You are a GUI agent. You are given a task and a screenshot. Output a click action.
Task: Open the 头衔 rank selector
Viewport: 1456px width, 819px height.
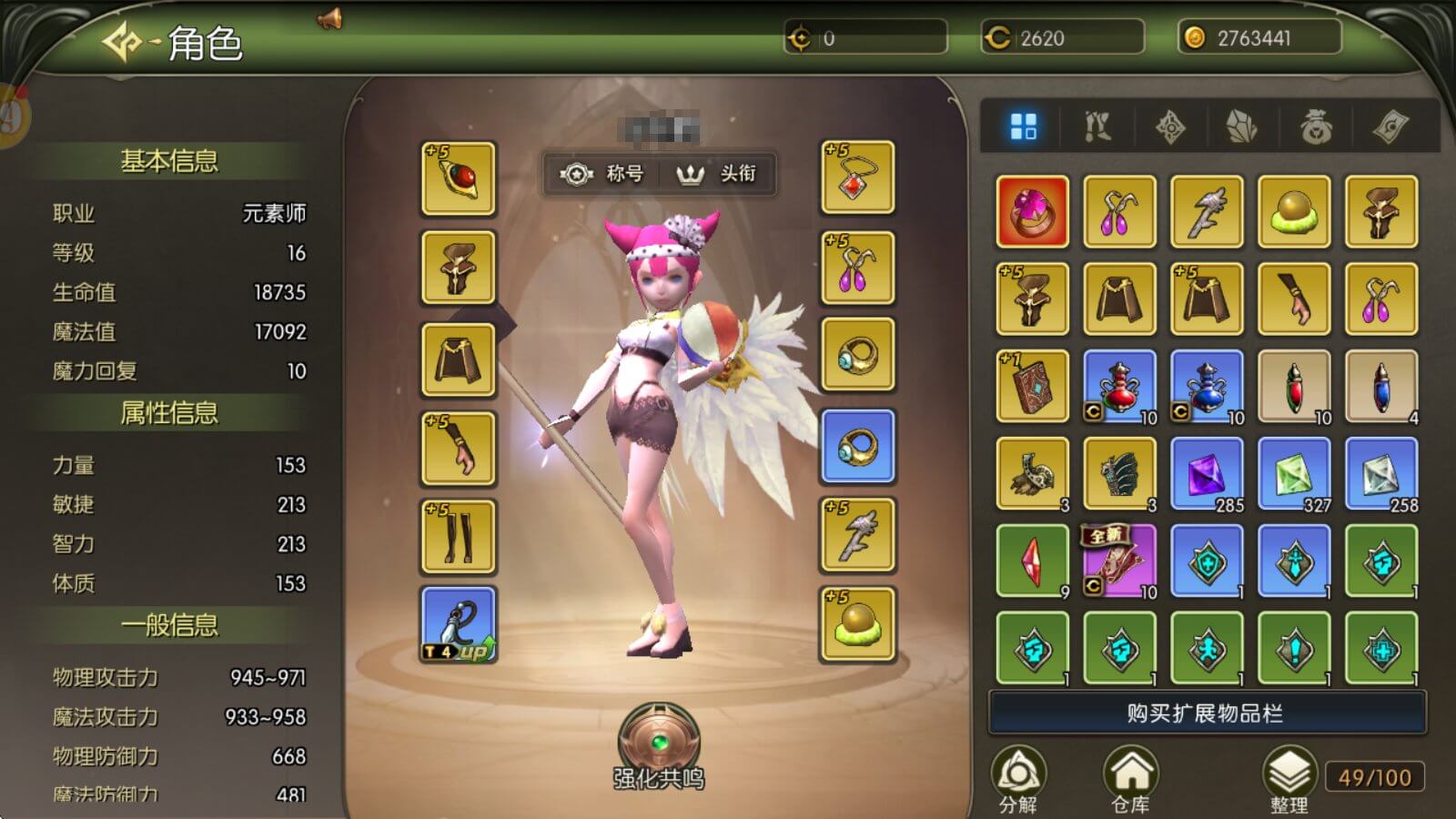click(717, 173)
